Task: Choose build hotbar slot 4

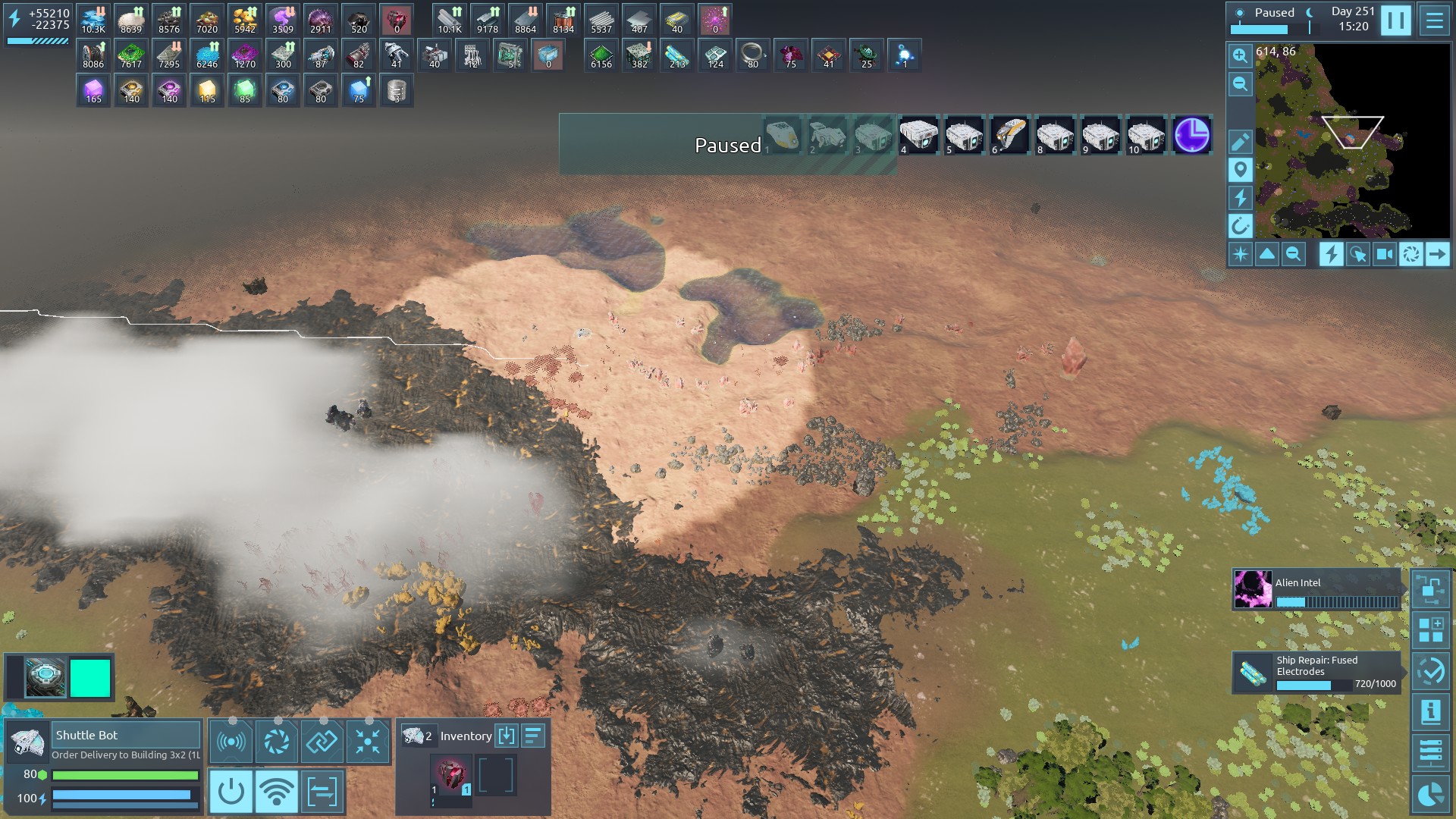Action: tap(918, 136)
